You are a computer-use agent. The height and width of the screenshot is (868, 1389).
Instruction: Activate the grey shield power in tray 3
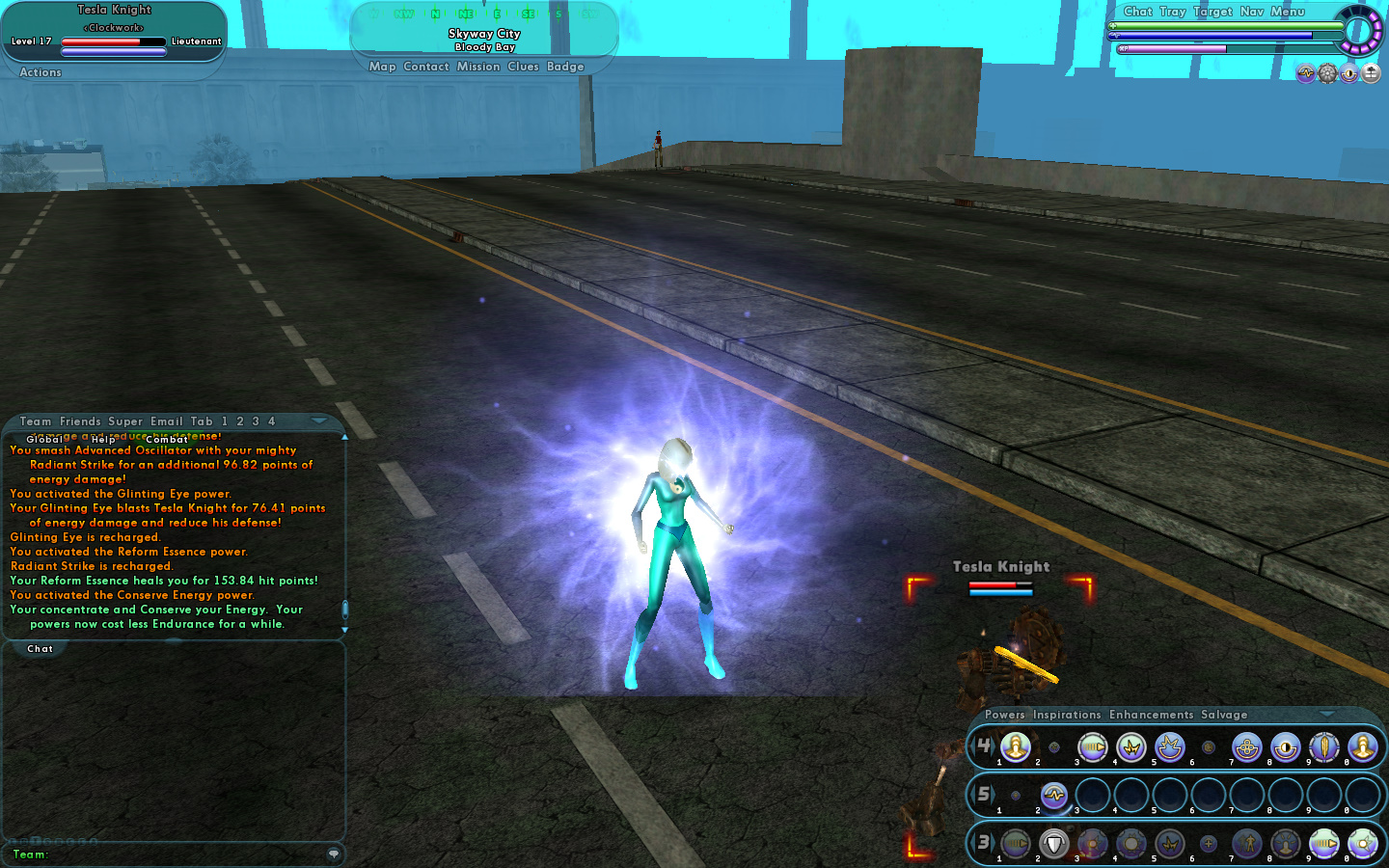[1053, 844]
